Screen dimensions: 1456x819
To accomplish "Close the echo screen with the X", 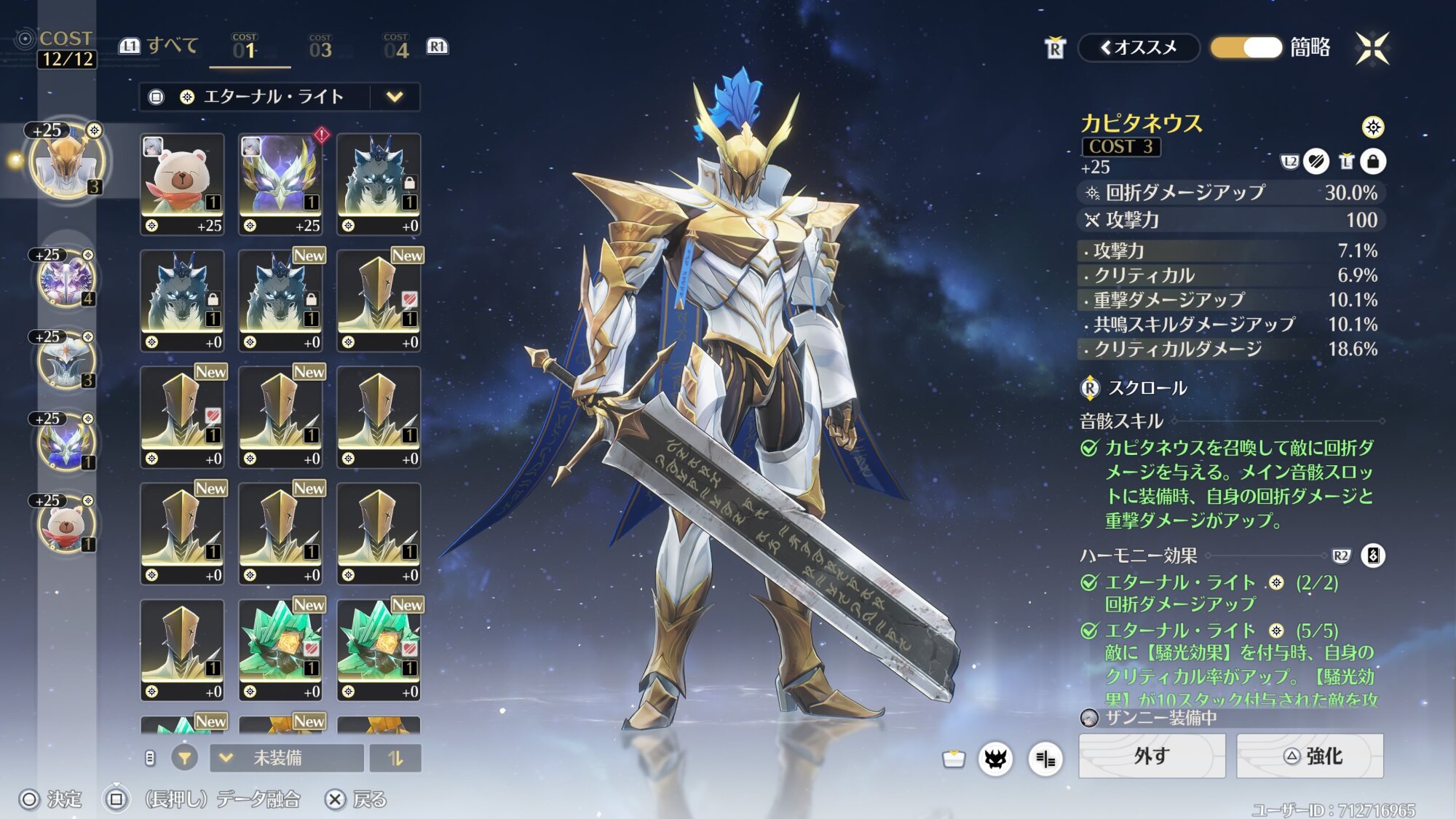I will pos(1372,48).
